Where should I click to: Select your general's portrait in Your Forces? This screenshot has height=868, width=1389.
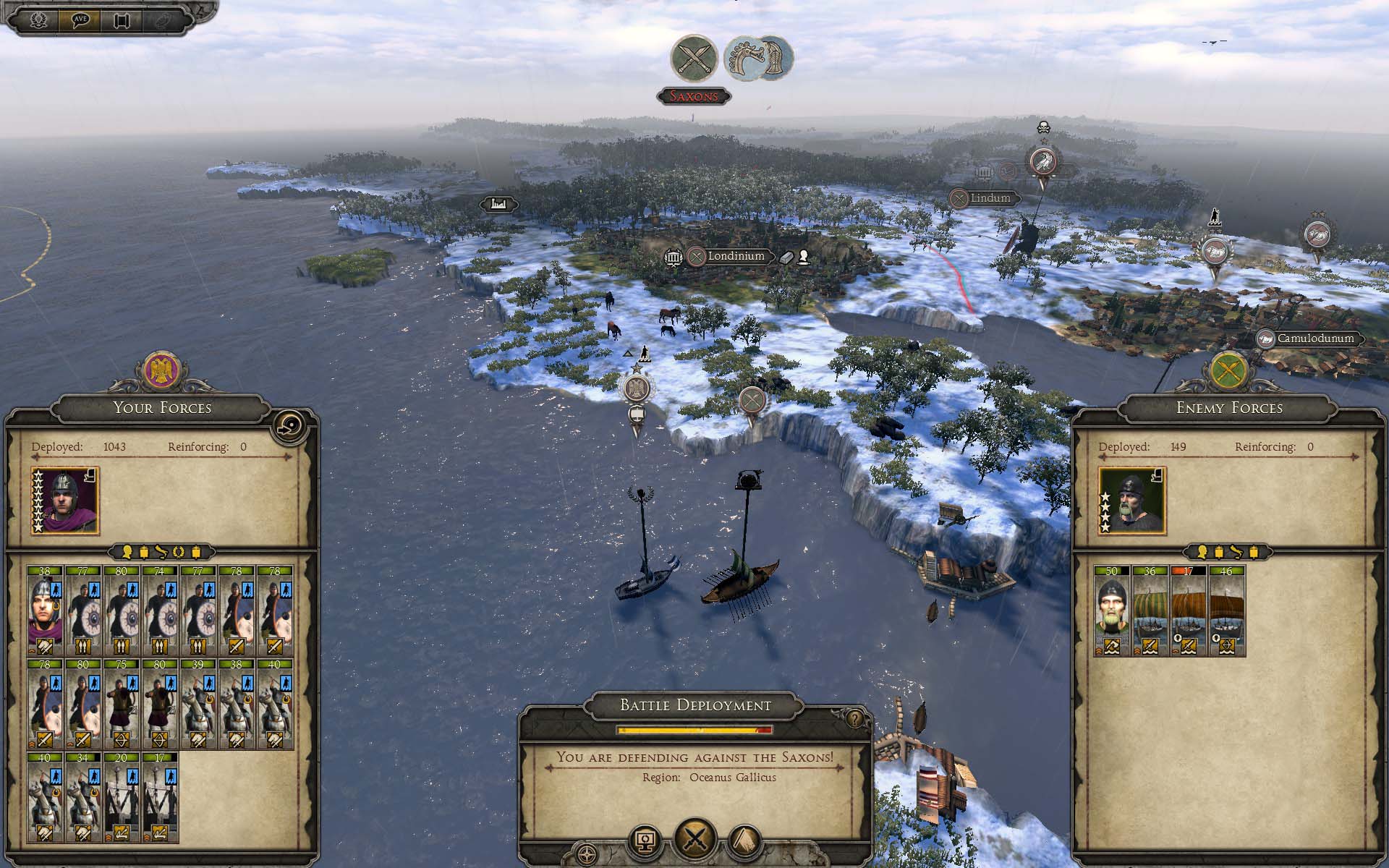[x=66, y=501]
